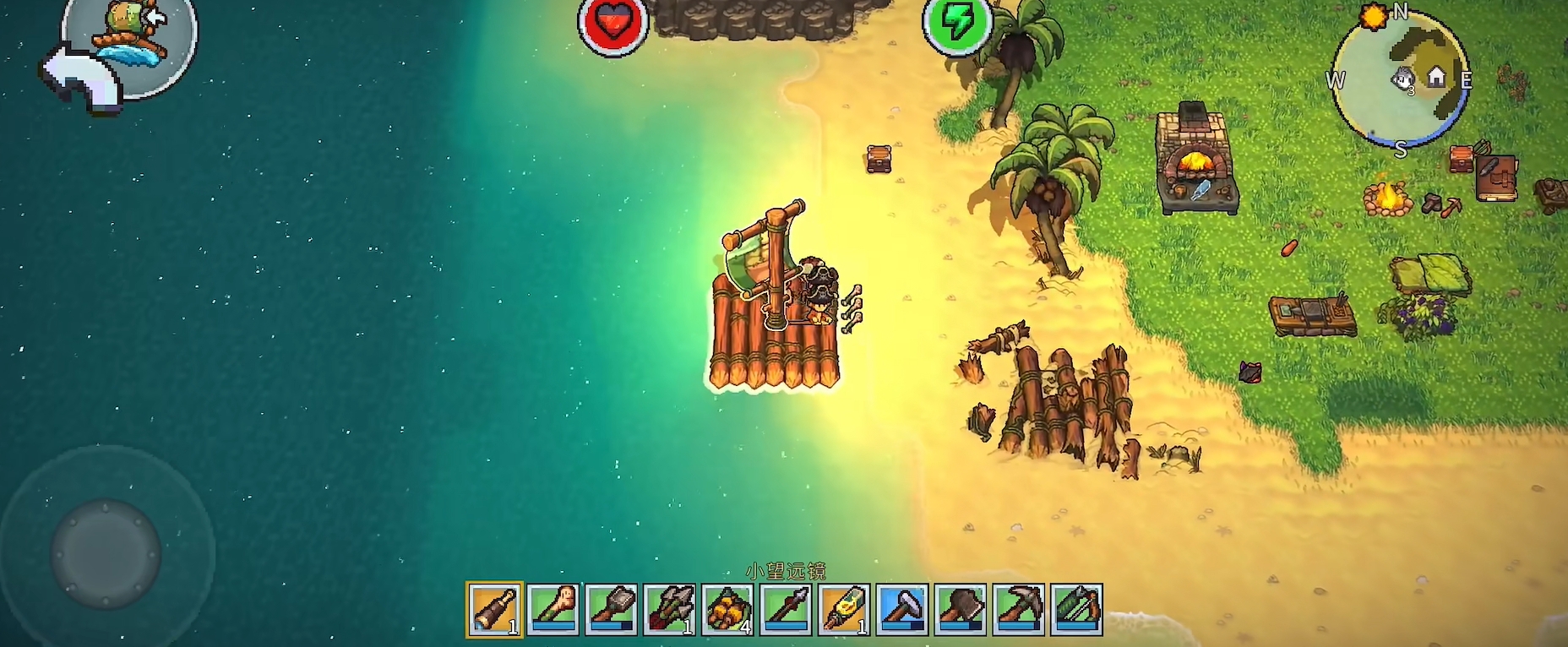Choose the hammer in the blue slot
This screenshot has height=647, width=1568.
coord(902,609)
